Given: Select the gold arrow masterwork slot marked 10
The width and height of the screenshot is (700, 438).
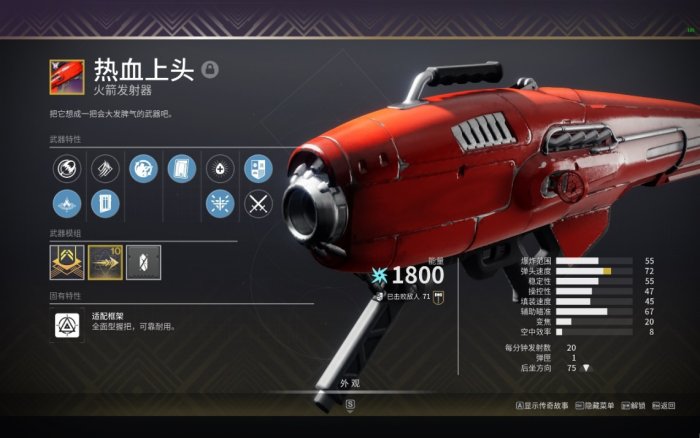Looking at the screenshot, I should point(105,261).
